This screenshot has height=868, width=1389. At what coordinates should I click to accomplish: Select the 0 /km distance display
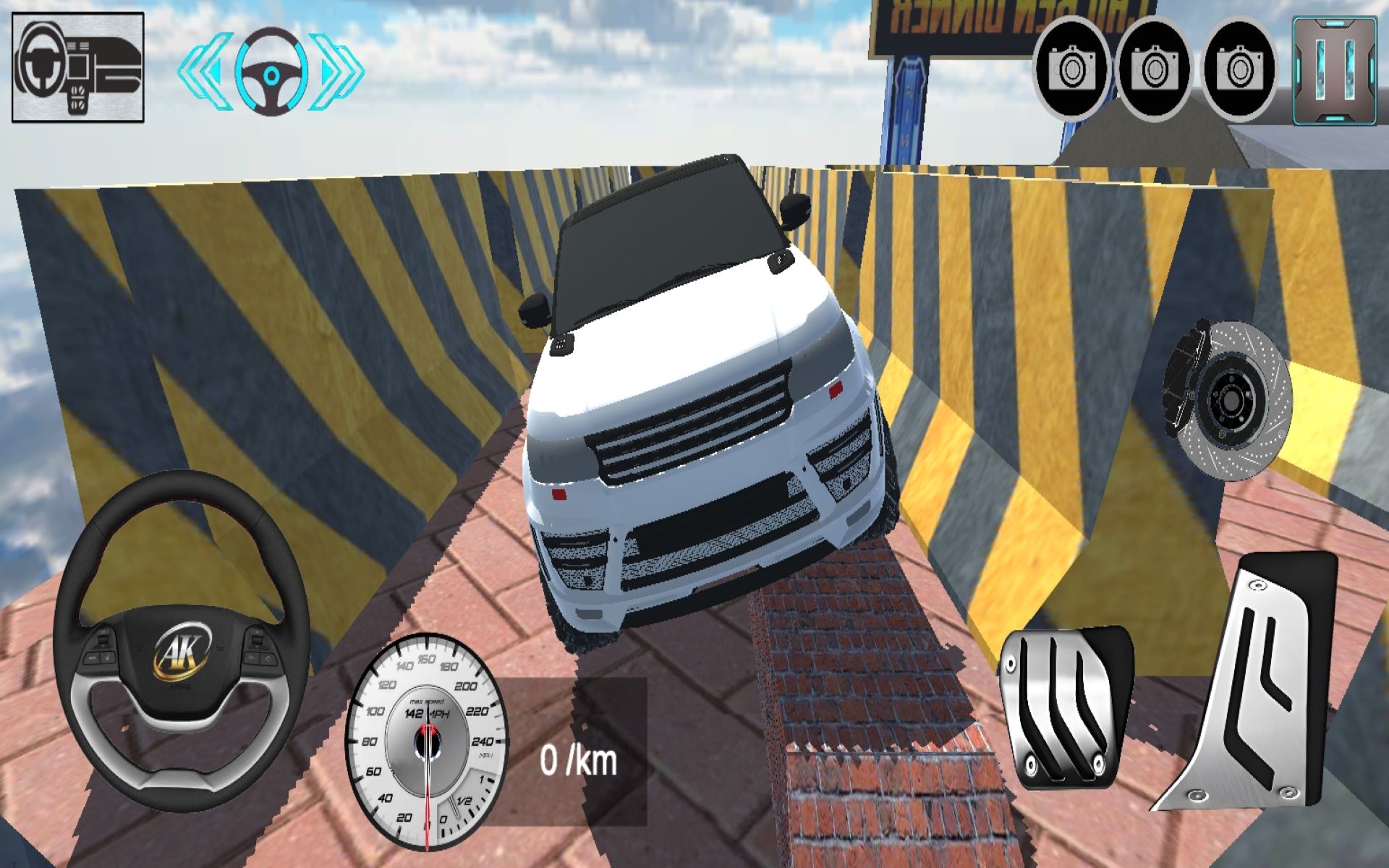tap(579, 759)
